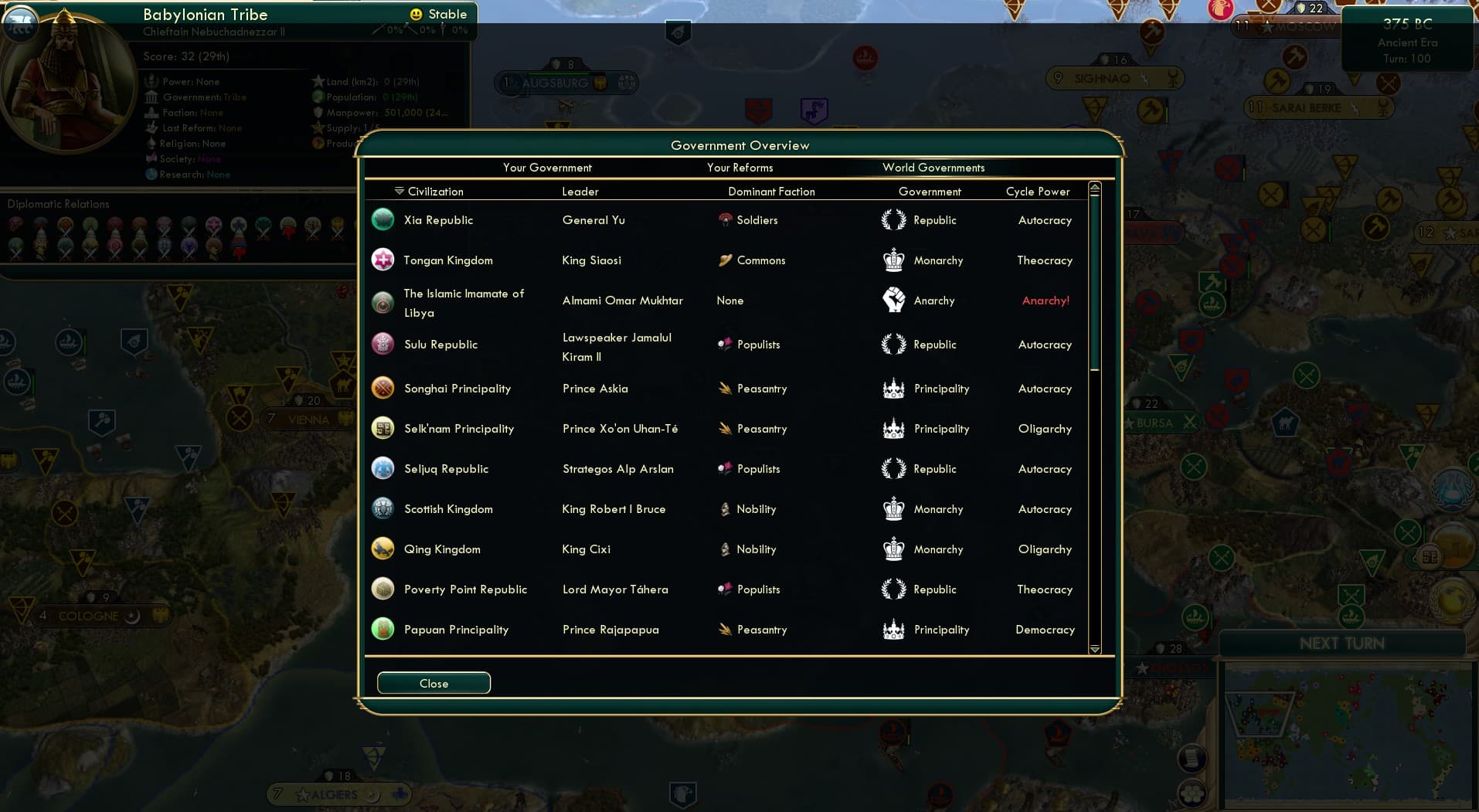Image resolution: width=1479 pixels, height=812 pixels.
Task: Click the Peasantry icon beside Songhai Principality
Action: tap(725, 388)
